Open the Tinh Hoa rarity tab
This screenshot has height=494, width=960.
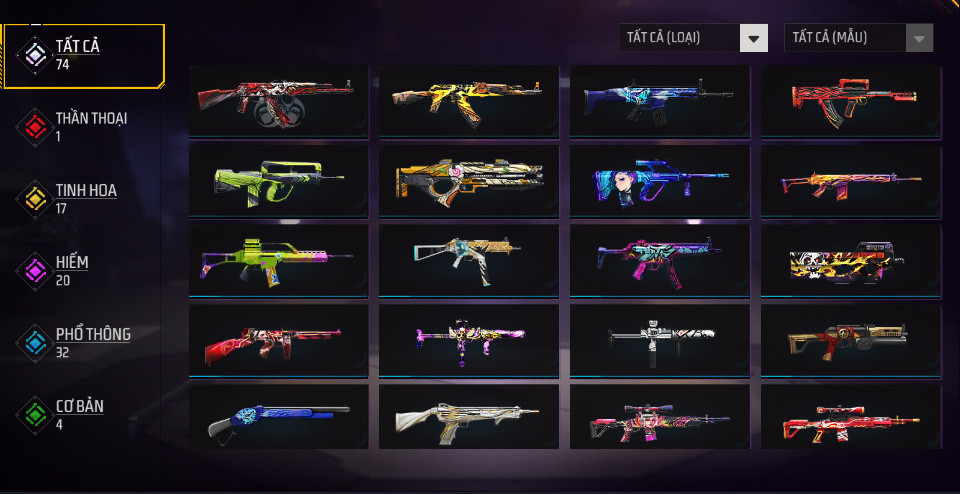(84, 198)
